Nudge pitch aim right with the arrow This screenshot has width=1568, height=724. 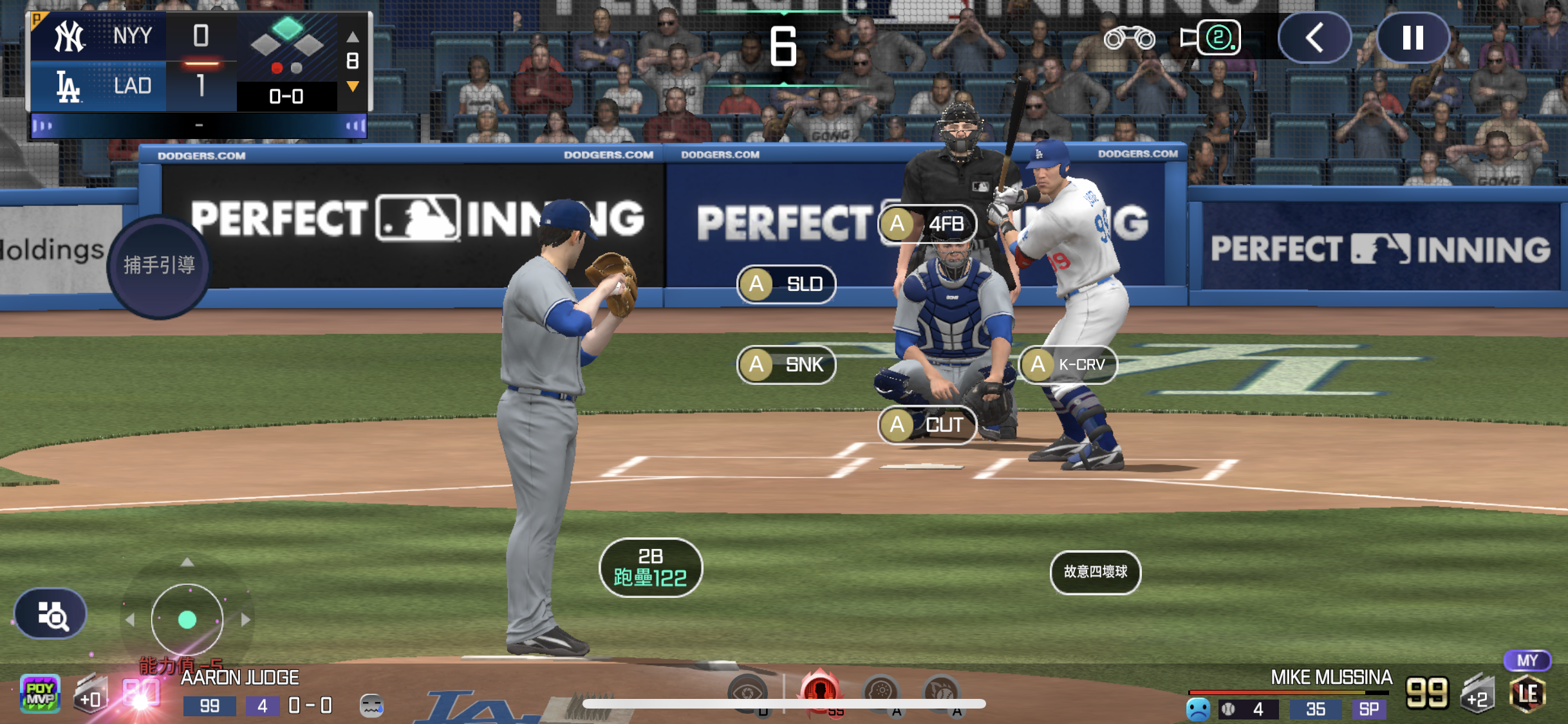pyautogui.click(x=245, y=620)
